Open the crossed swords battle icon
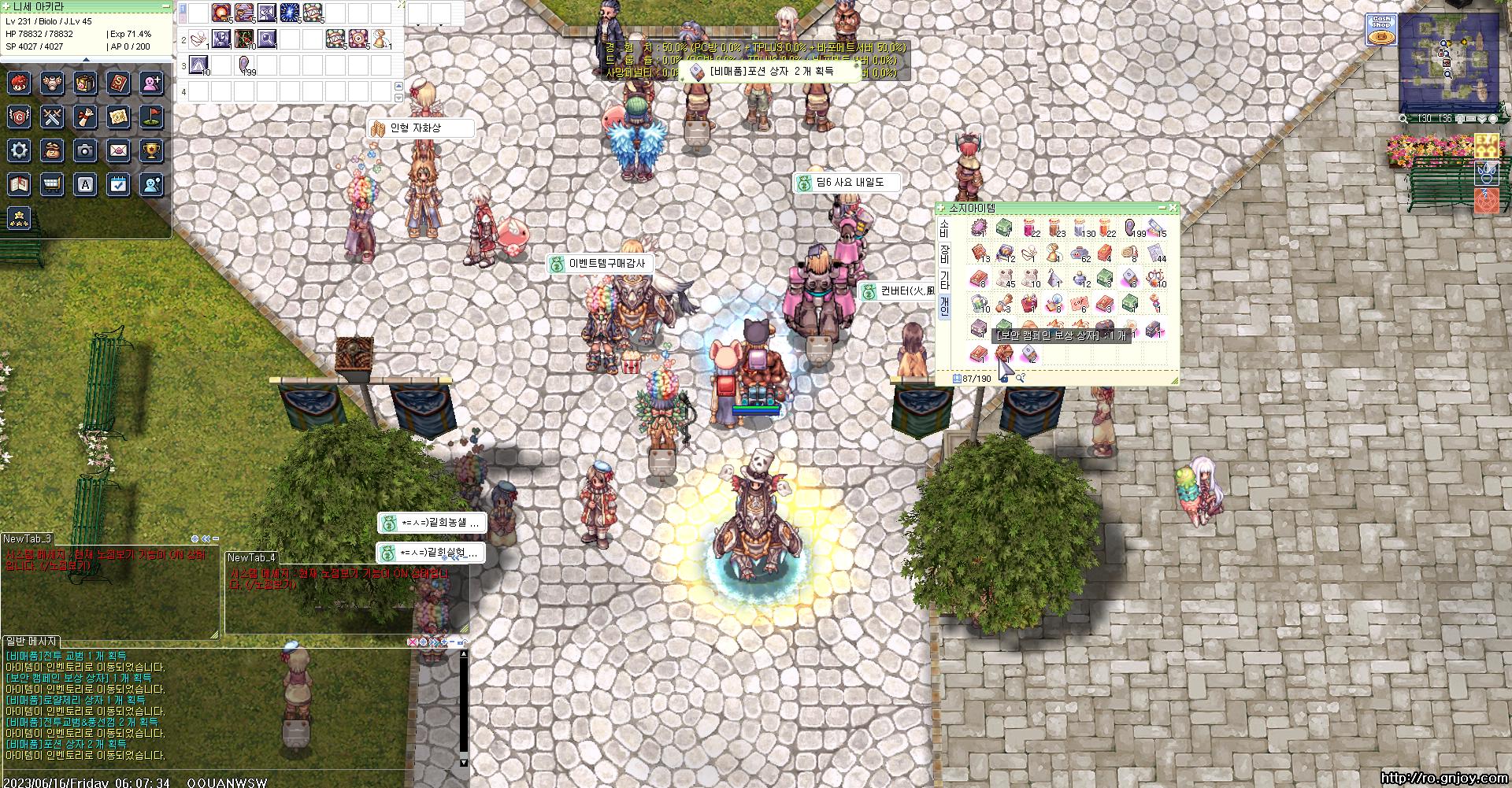 (52, 117)
